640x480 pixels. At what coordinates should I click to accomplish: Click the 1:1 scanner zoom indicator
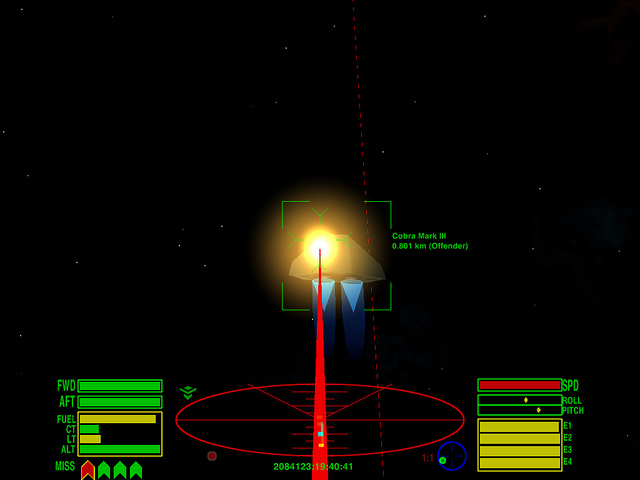click(x=427, y=458)
